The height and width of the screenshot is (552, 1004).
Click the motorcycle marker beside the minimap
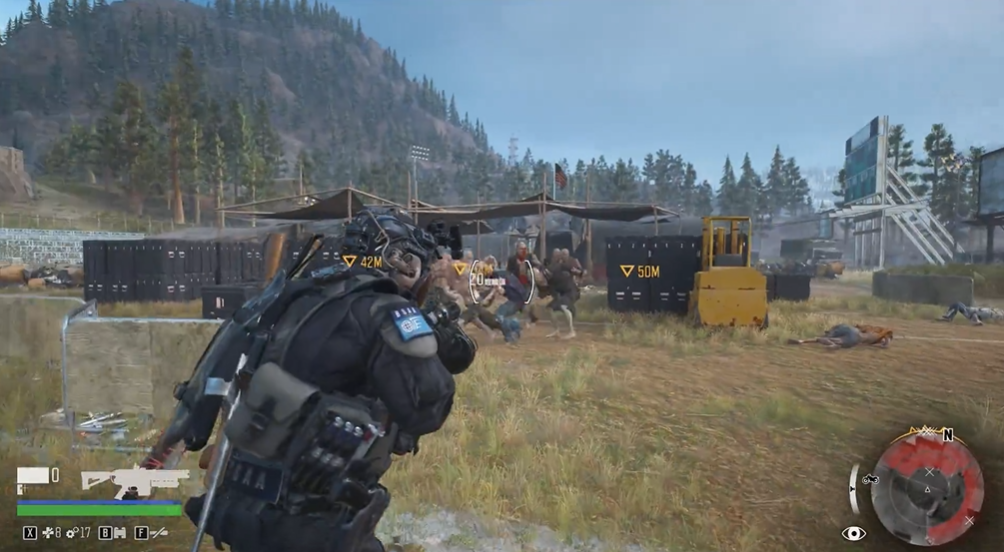click(869, 478)
